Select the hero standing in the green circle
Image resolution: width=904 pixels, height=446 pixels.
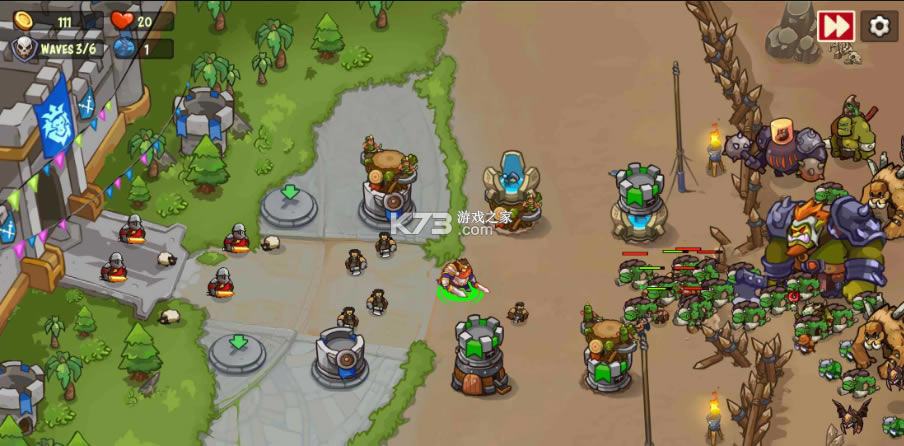[x=459, y=279]
